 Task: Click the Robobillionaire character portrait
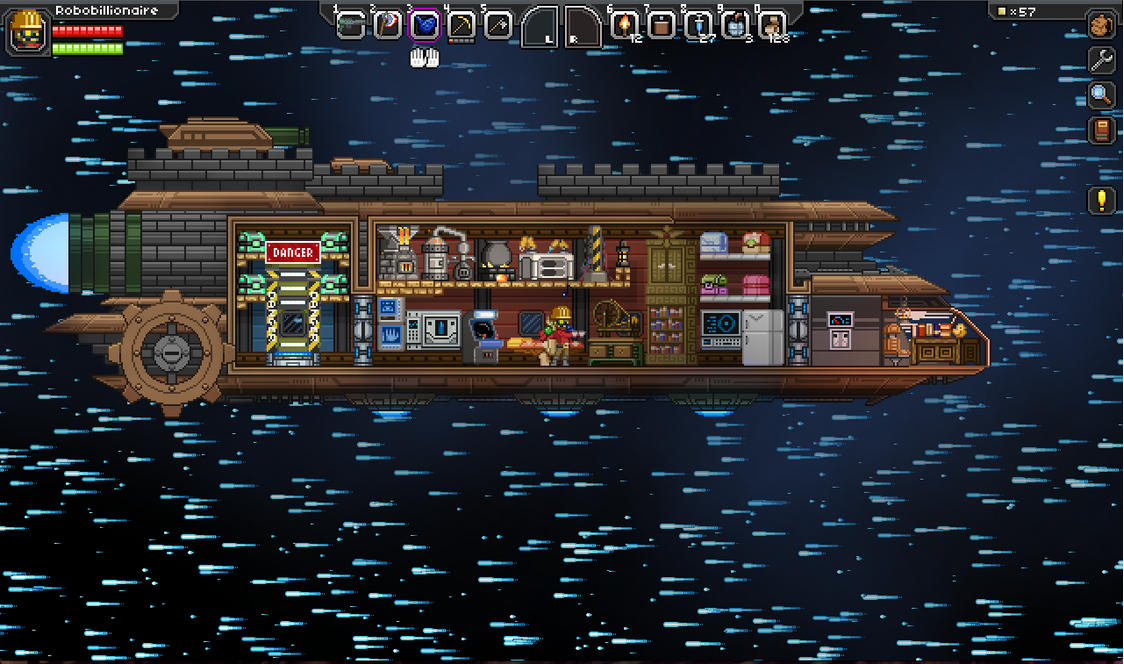click(27, 32)
